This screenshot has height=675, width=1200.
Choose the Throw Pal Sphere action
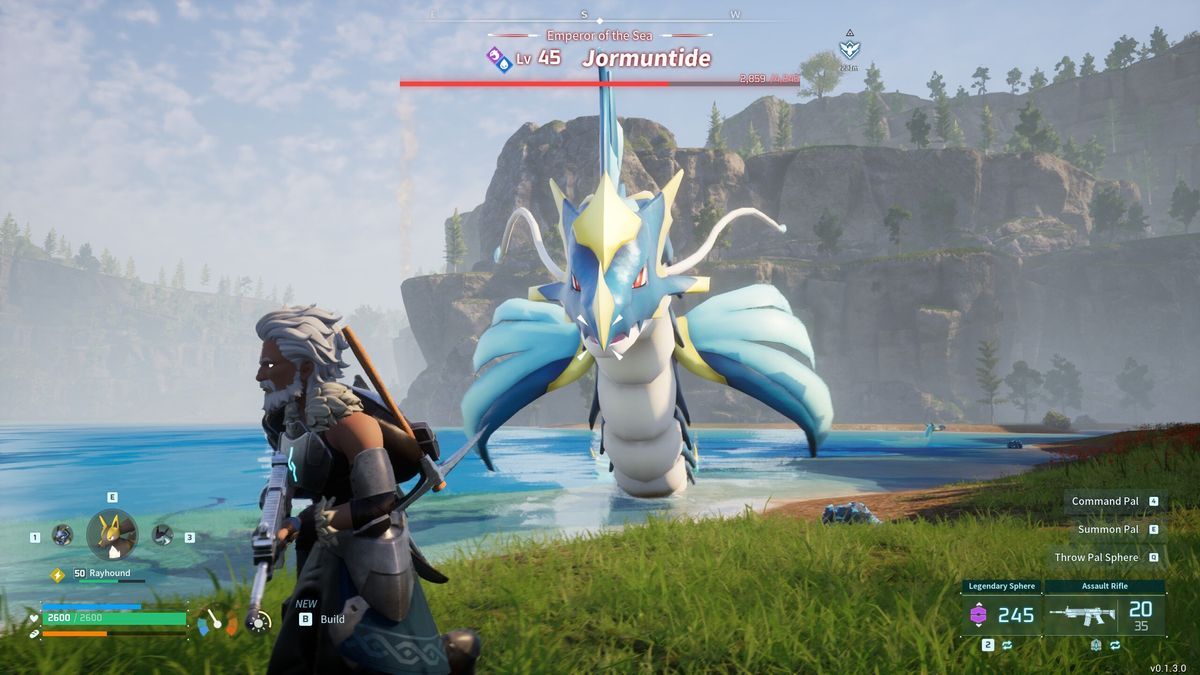coord(1096,557)
